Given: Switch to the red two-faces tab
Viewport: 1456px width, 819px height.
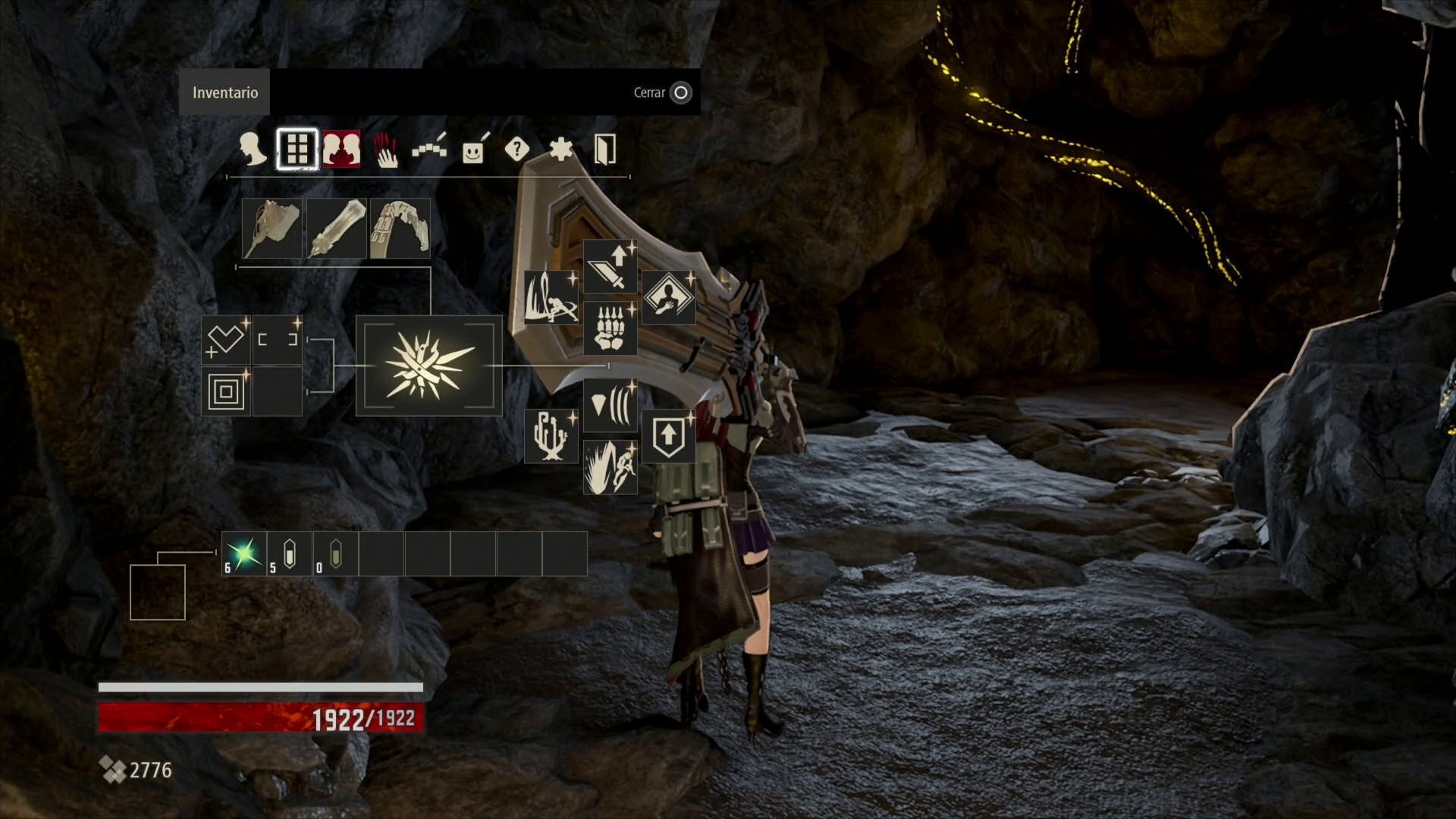Looking at the screenshot, I should click(341, 149).
